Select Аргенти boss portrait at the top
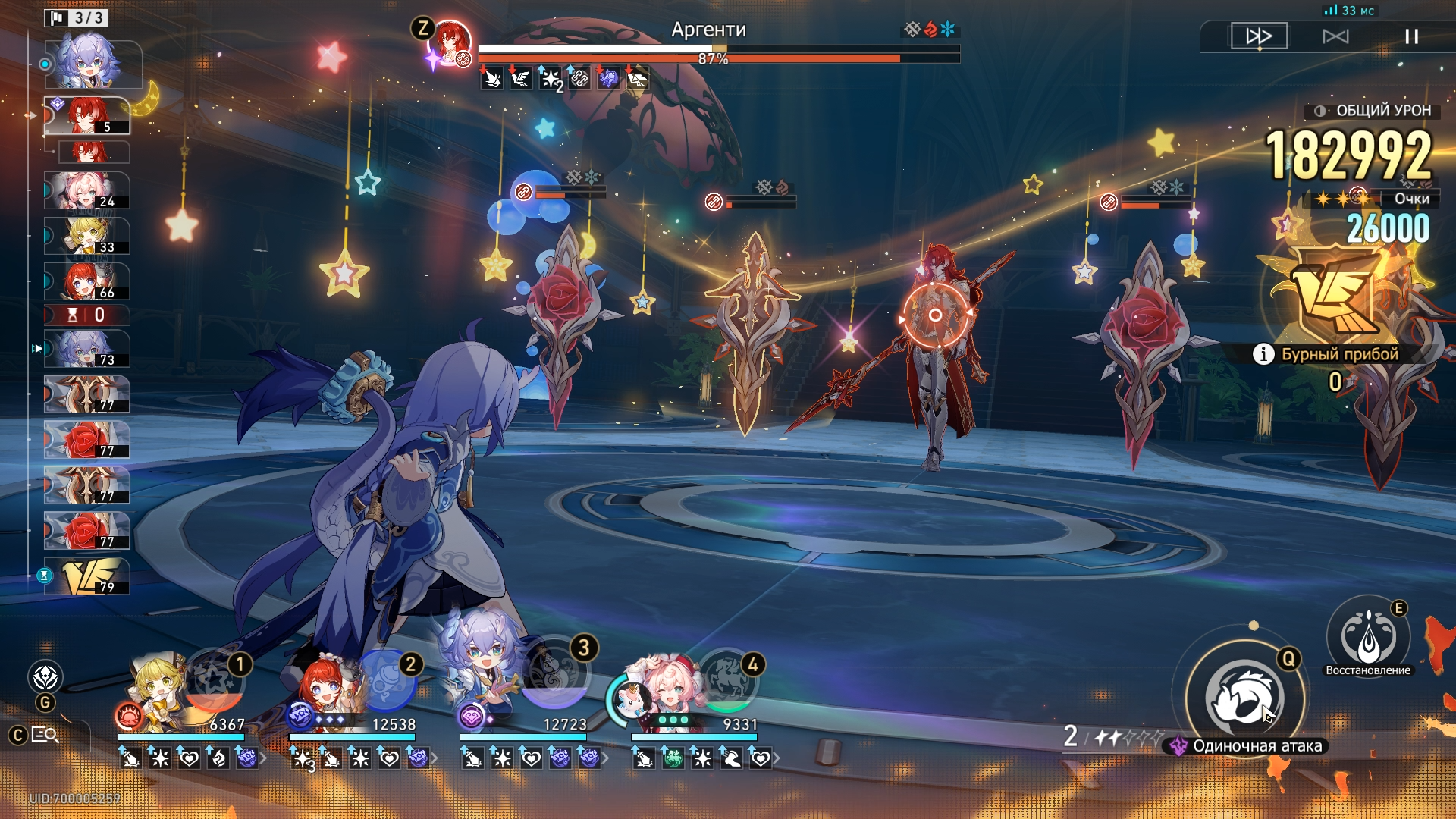 pos(450,42)
